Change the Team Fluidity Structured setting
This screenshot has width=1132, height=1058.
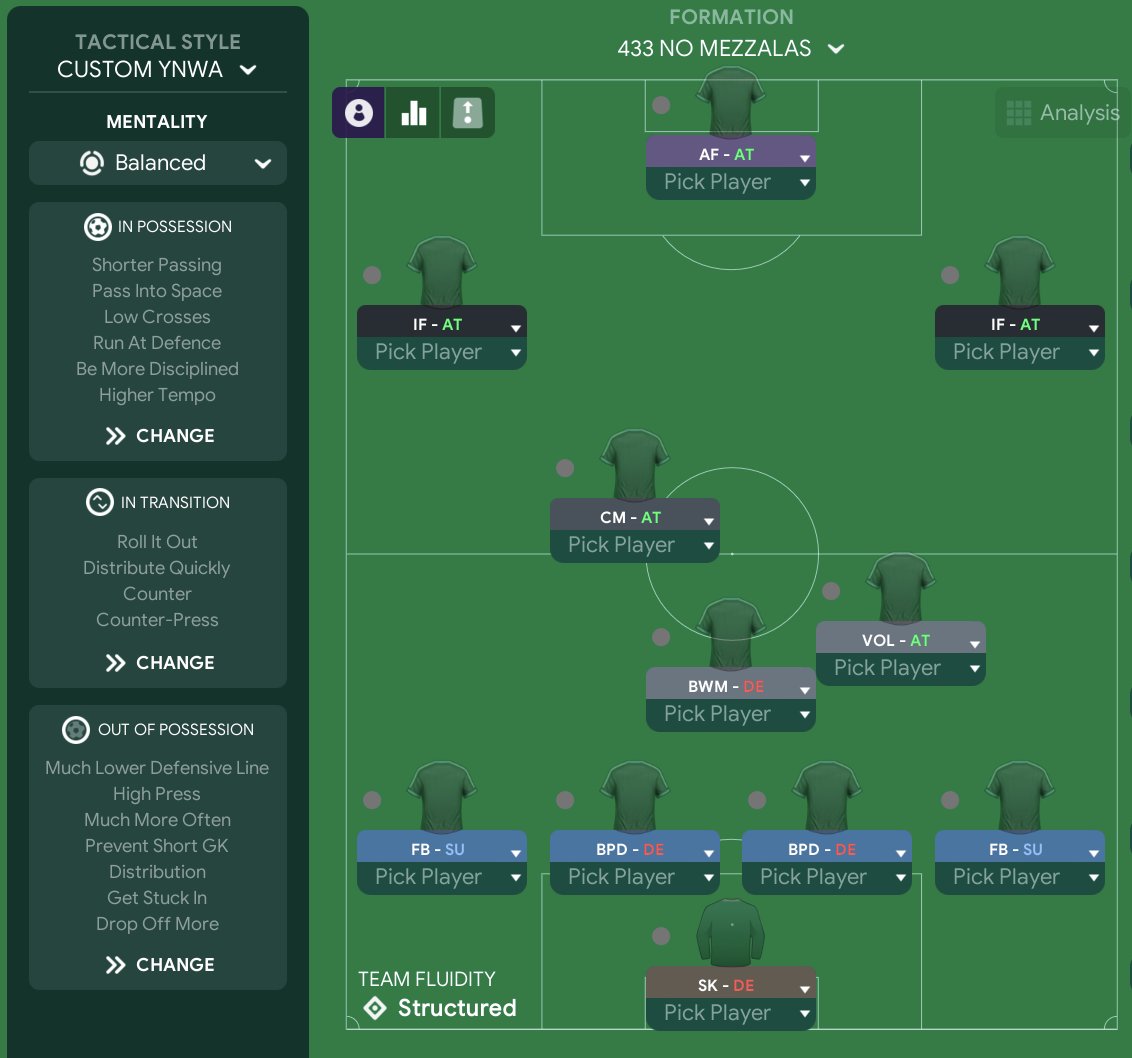(438, 1008)
